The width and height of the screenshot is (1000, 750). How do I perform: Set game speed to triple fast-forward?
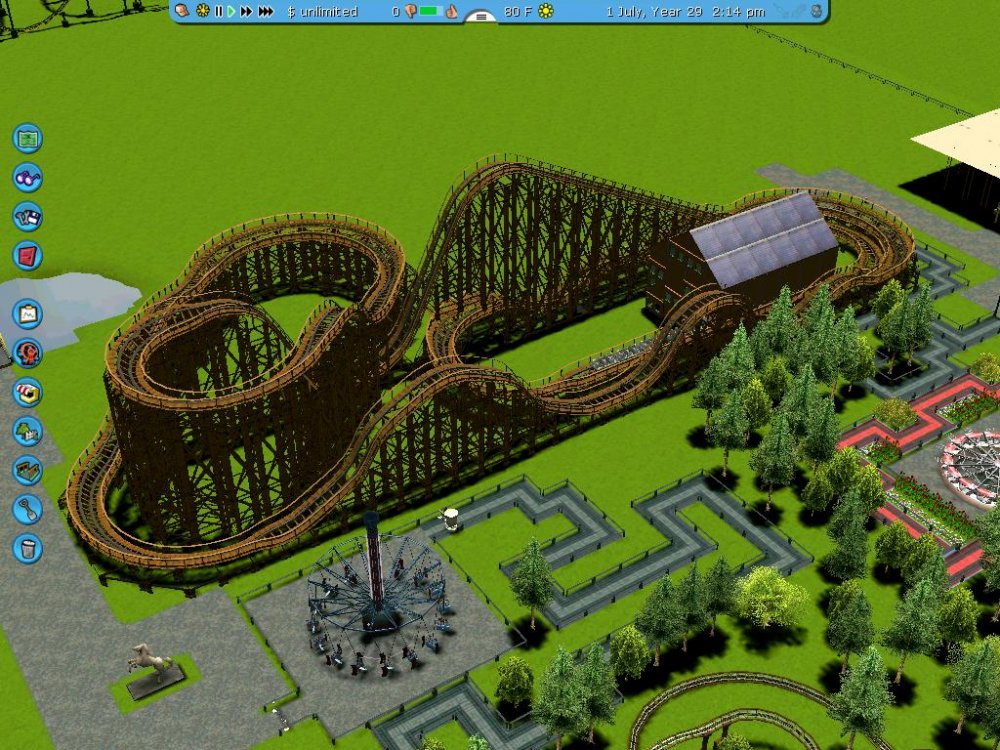tap(265, 11)
